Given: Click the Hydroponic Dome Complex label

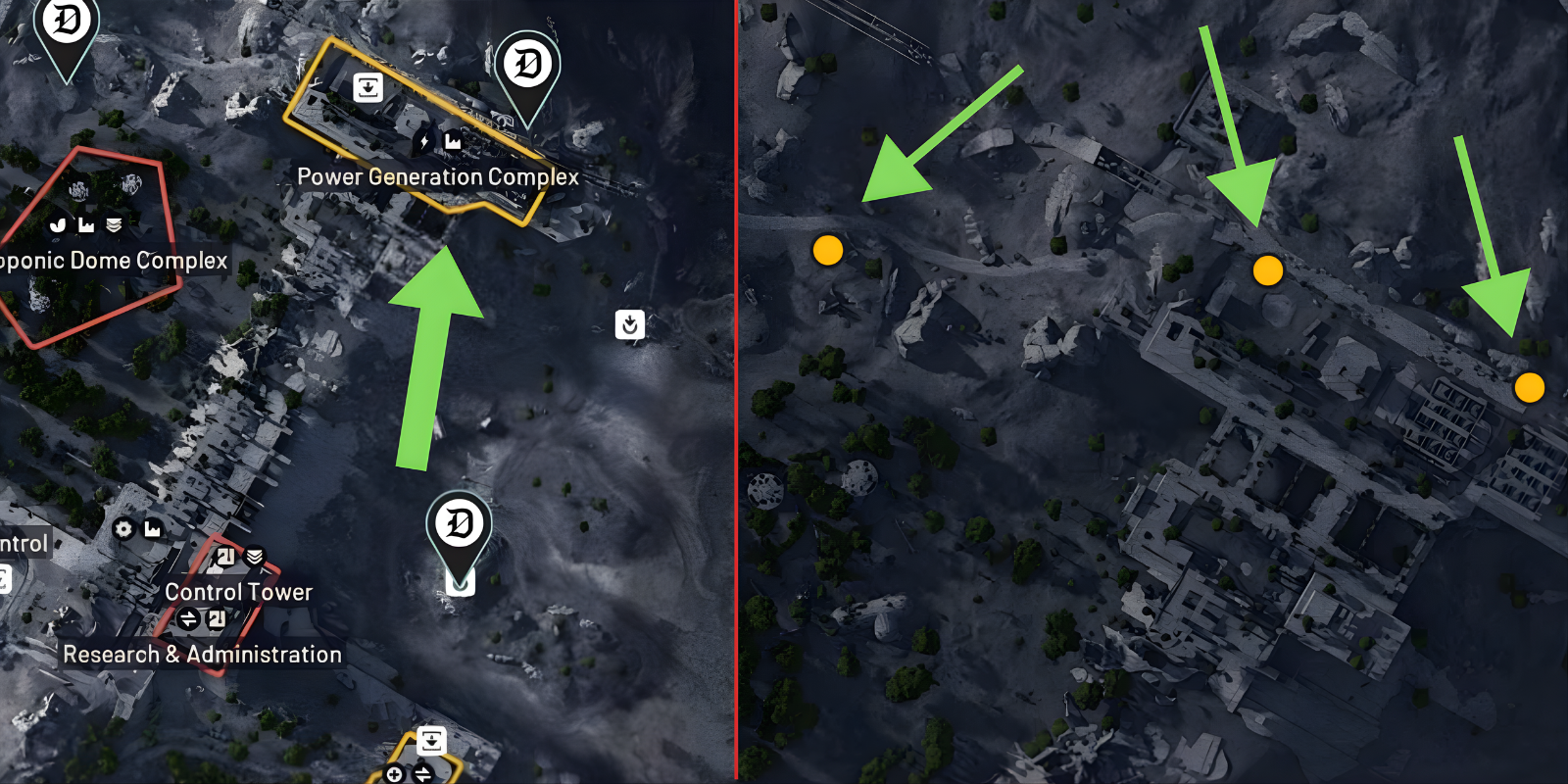Looking at the screenshot, I should click(112, 260).
